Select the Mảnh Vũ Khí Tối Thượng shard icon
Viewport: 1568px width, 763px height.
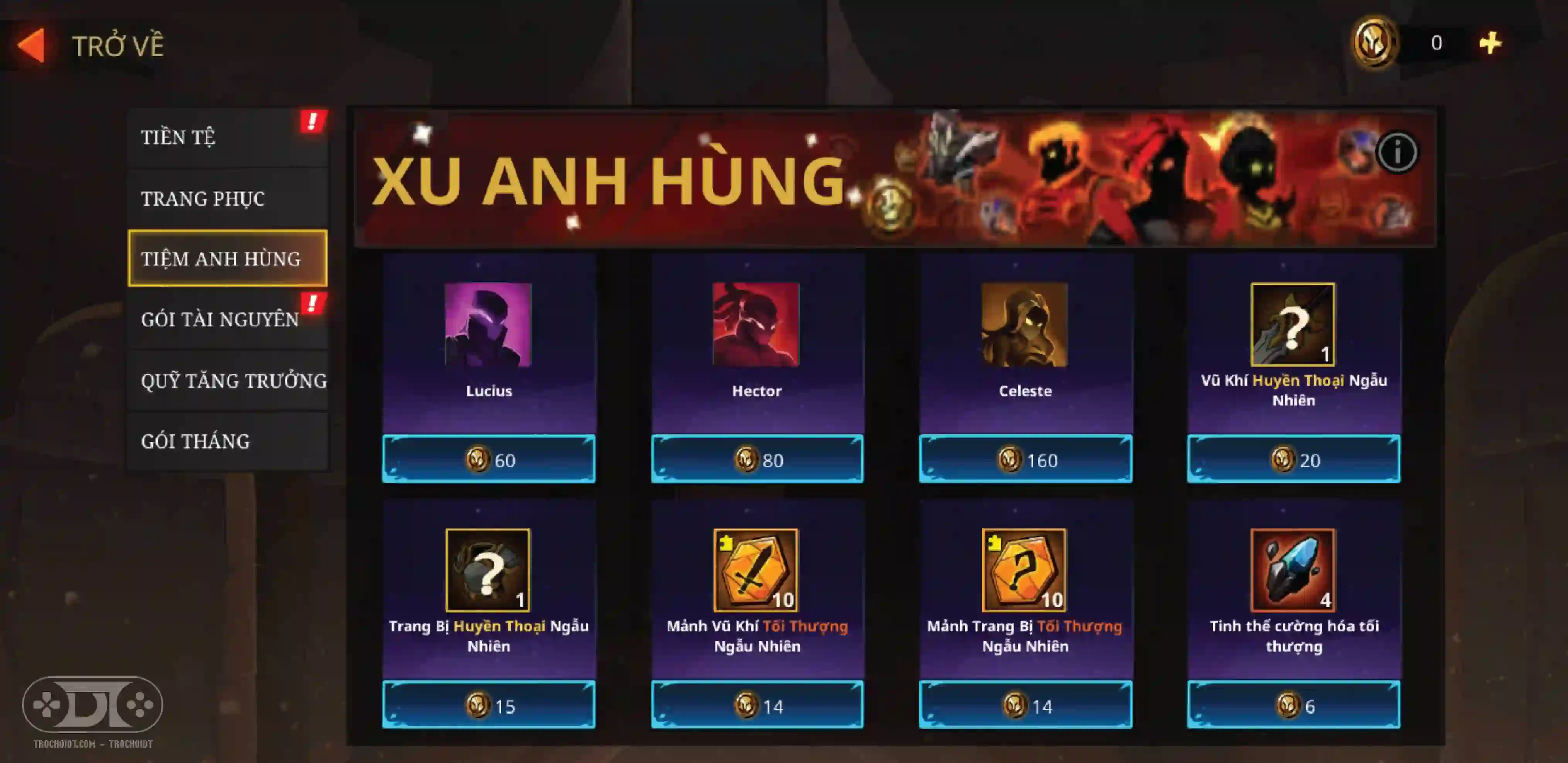(756, 570)
